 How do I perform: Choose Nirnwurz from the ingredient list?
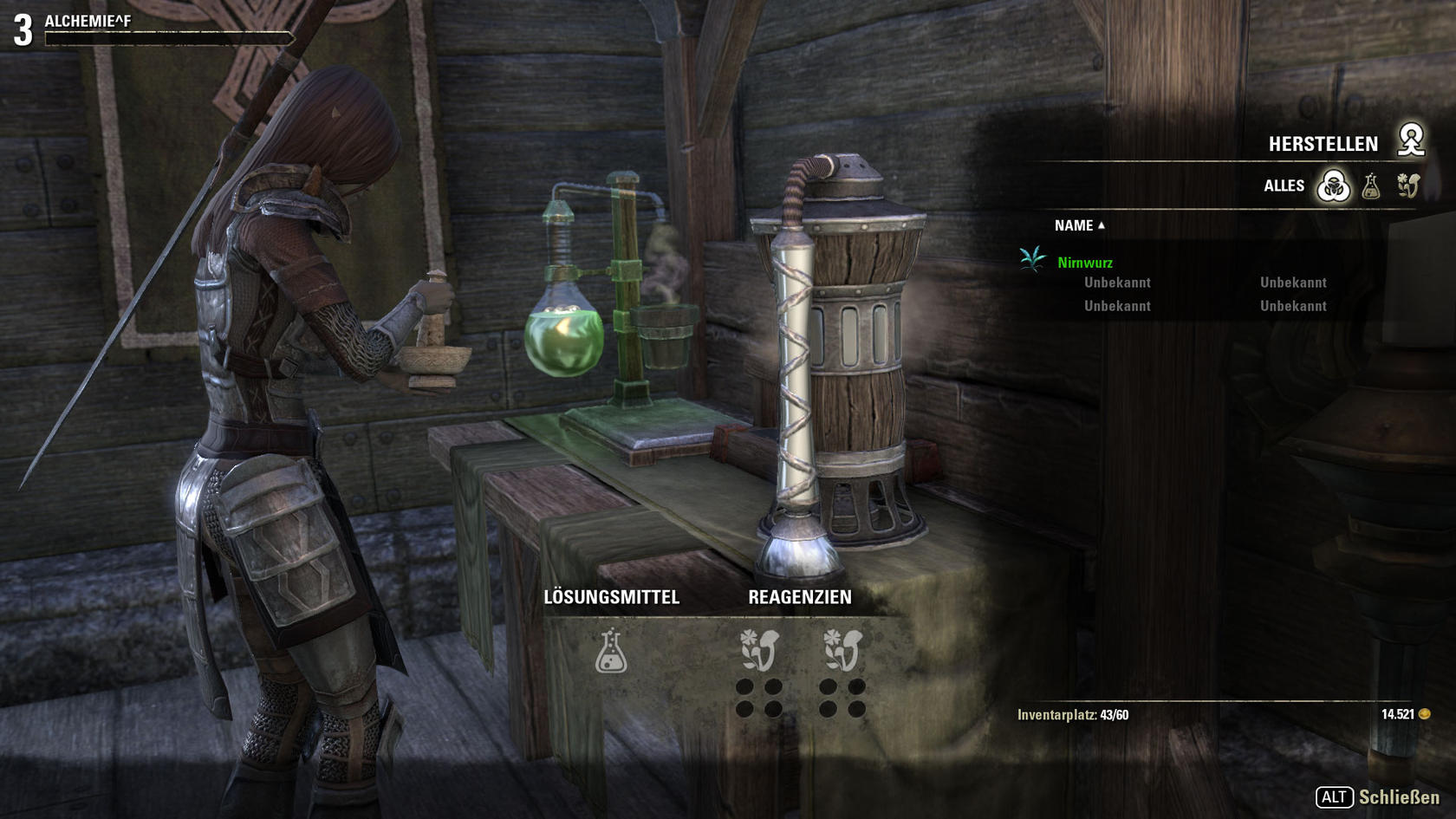coord(1085,263)
